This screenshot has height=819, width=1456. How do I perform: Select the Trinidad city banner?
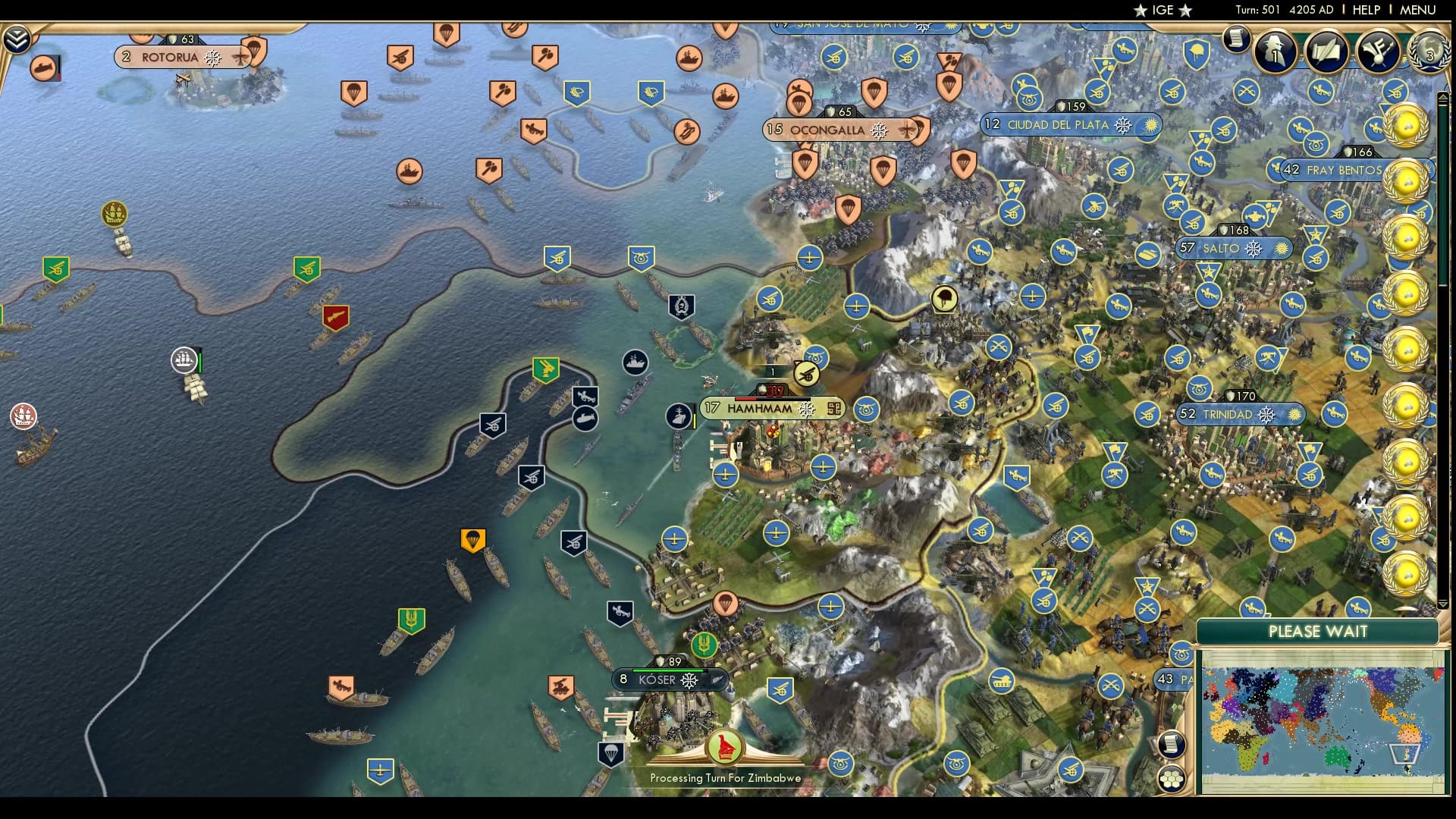pyautogui.click(x=1228, y=414)
